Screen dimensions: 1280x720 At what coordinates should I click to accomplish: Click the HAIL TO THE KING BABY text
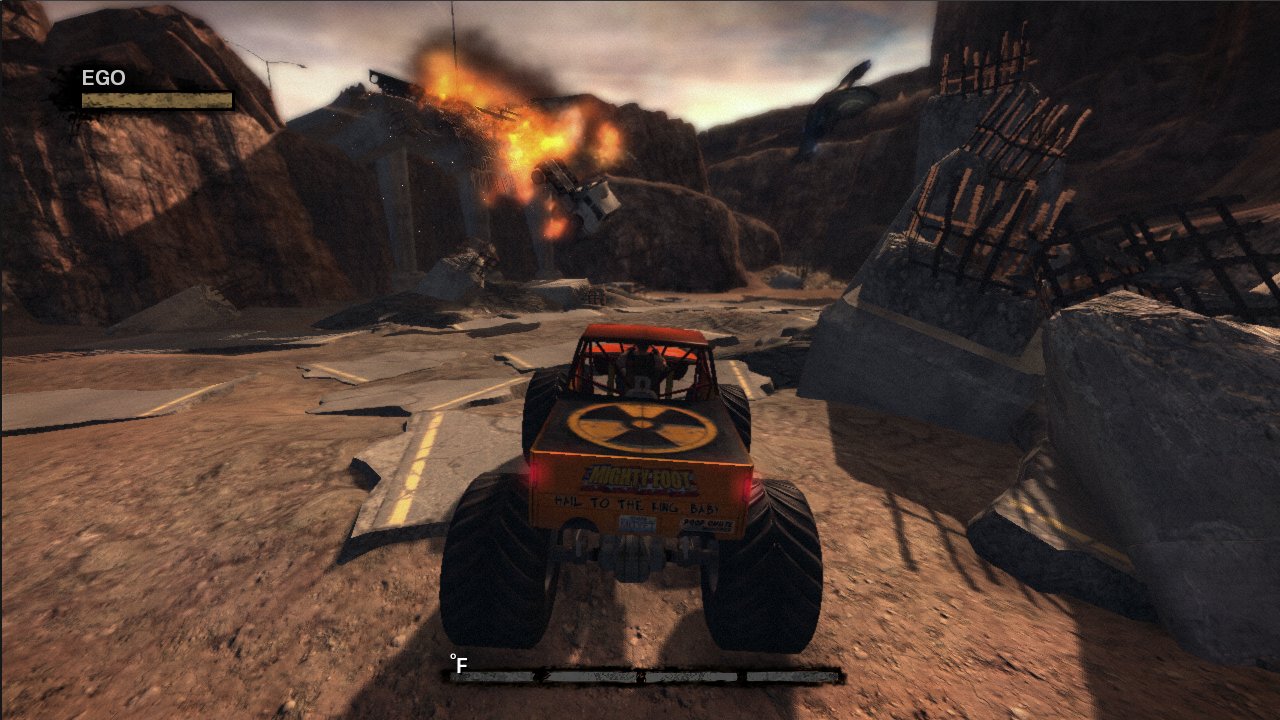tap(637, 504)
